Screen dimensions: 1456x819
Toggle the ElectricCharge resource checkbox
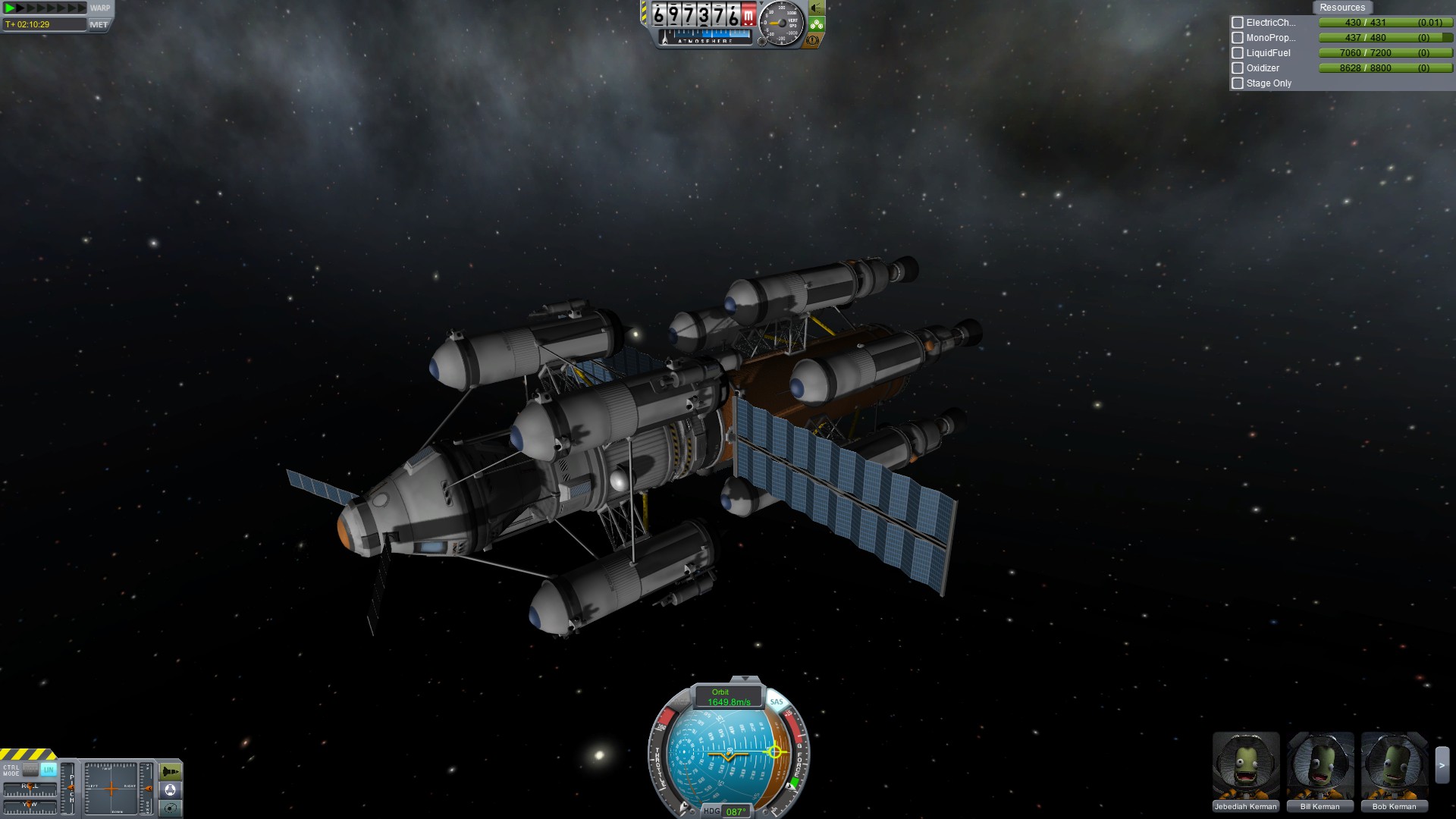pos(1238,23)
